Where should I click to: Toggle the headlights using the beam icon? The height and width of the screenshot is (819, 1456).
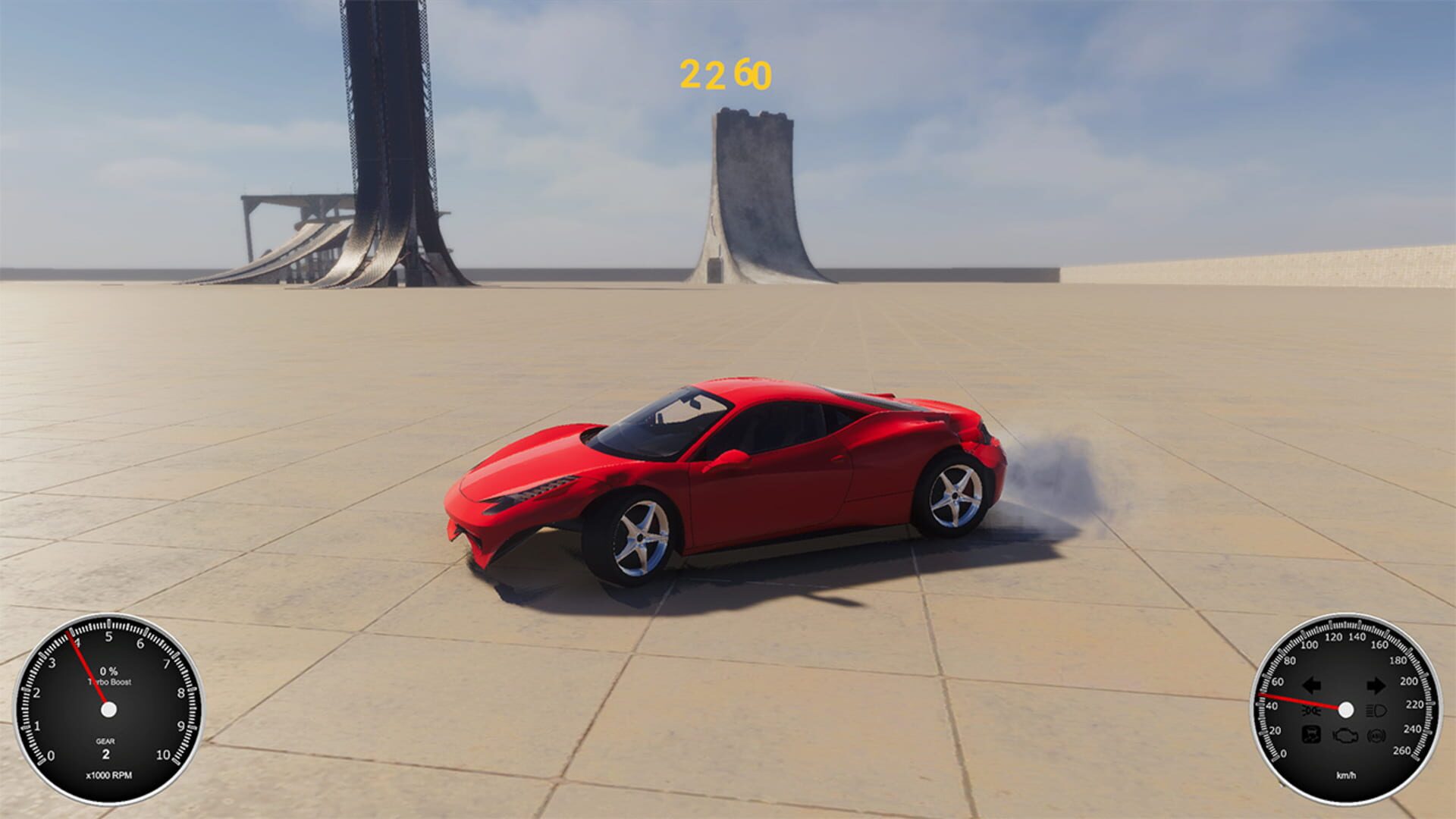(x=1376, y=709)
